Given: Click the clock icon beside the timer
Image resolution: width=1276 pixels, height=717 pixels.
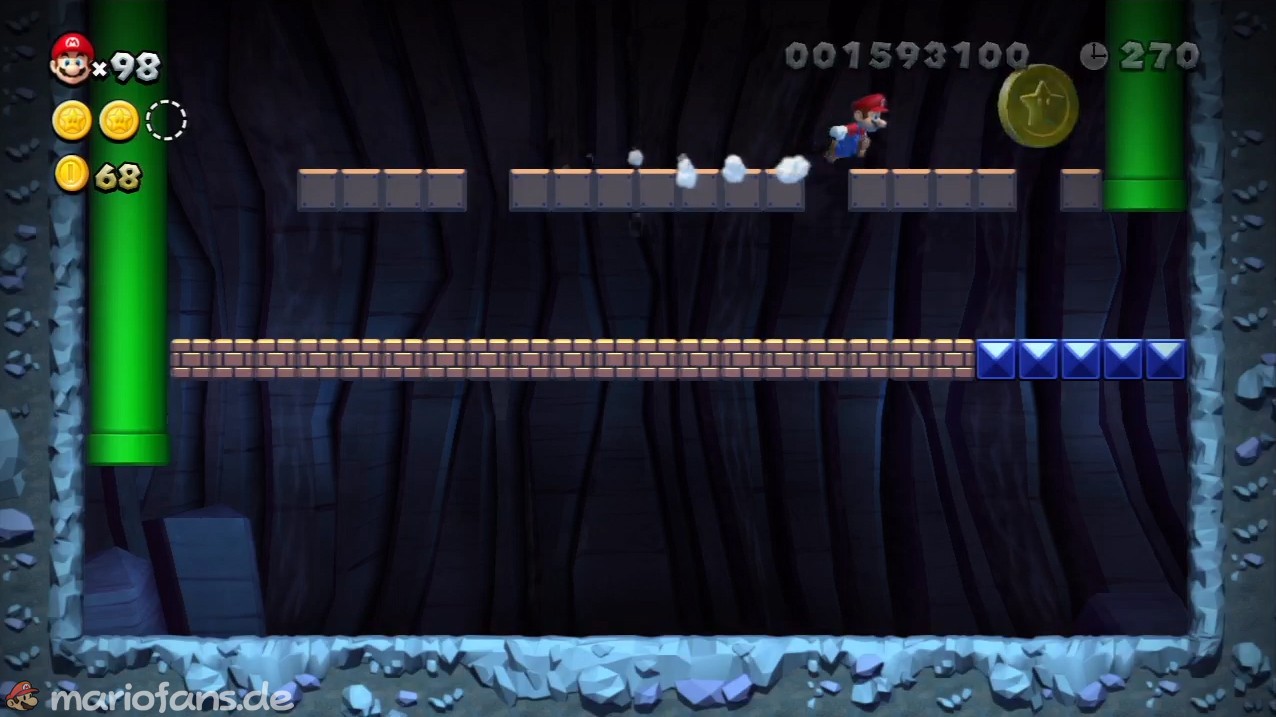Looking at the screenshot, I should [1093, 56].
